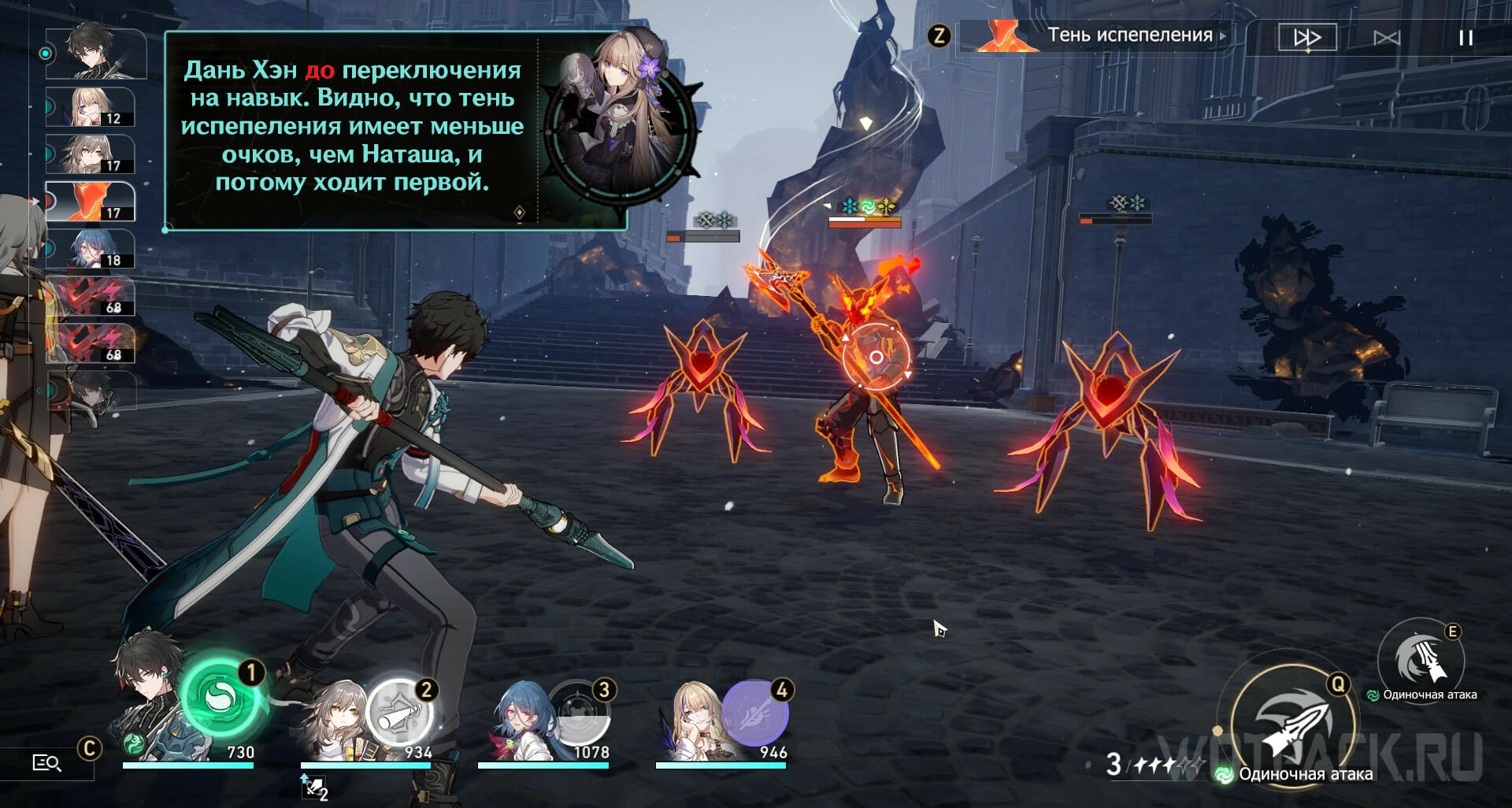
Task: Pause the battle
Action: coord(1465,38)
